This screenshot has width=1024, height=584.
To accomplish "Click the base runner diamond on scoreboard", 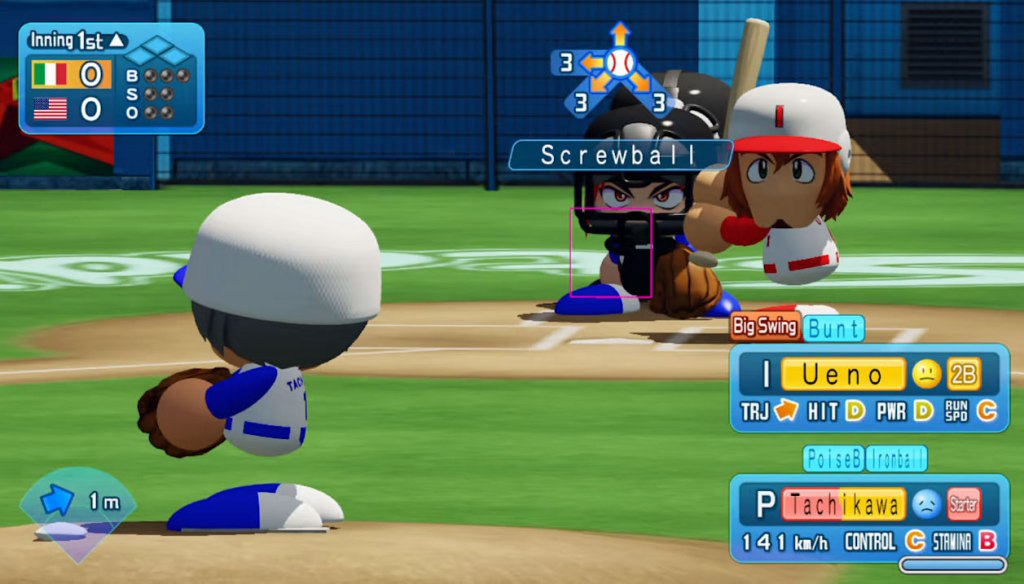I will pyautogui.click(x=156, y=50).
